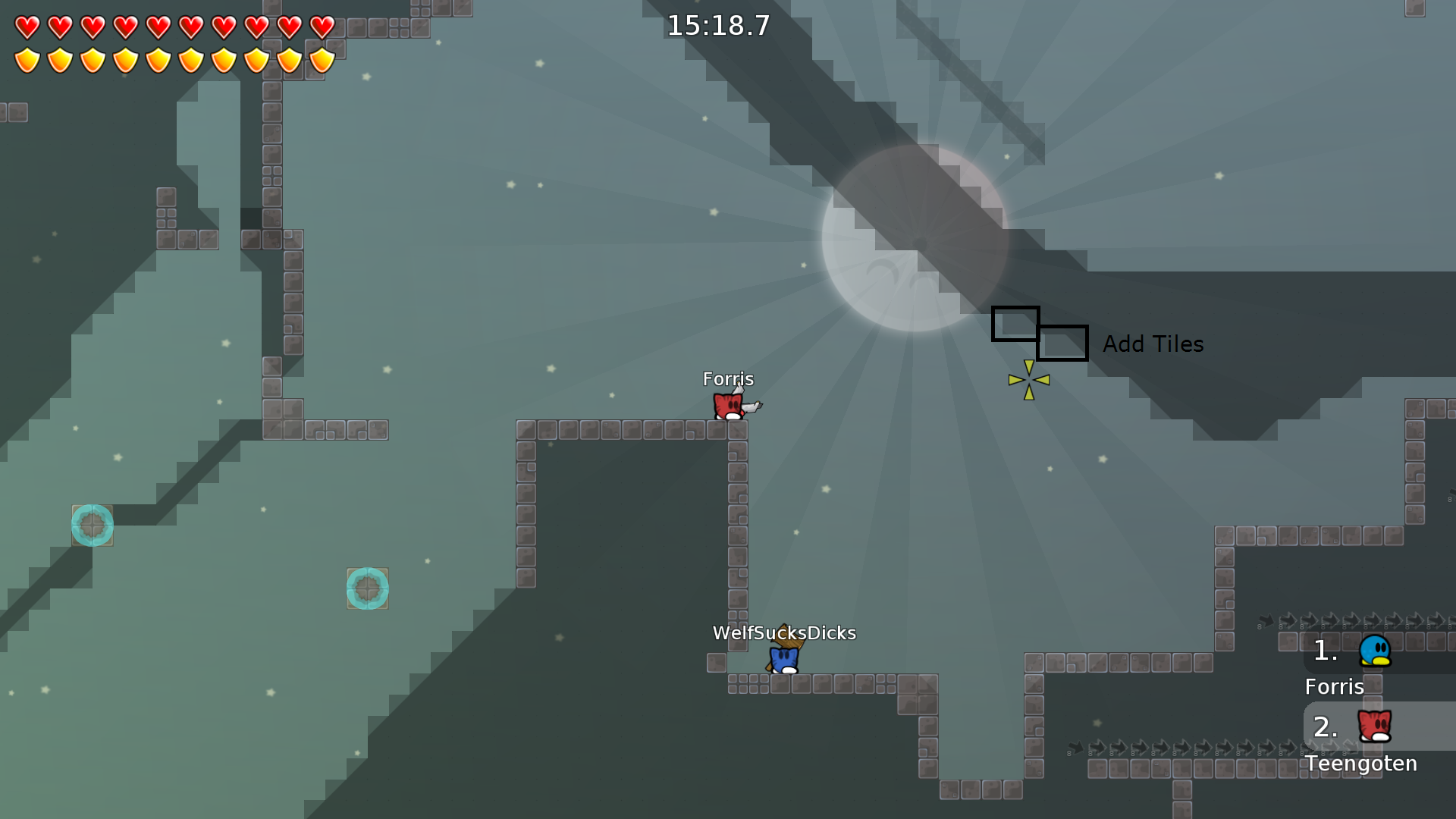Click the blue character named WelfSucksDicks
Image resolution: width=1456 pixels, height=819 pixels.
783,660
